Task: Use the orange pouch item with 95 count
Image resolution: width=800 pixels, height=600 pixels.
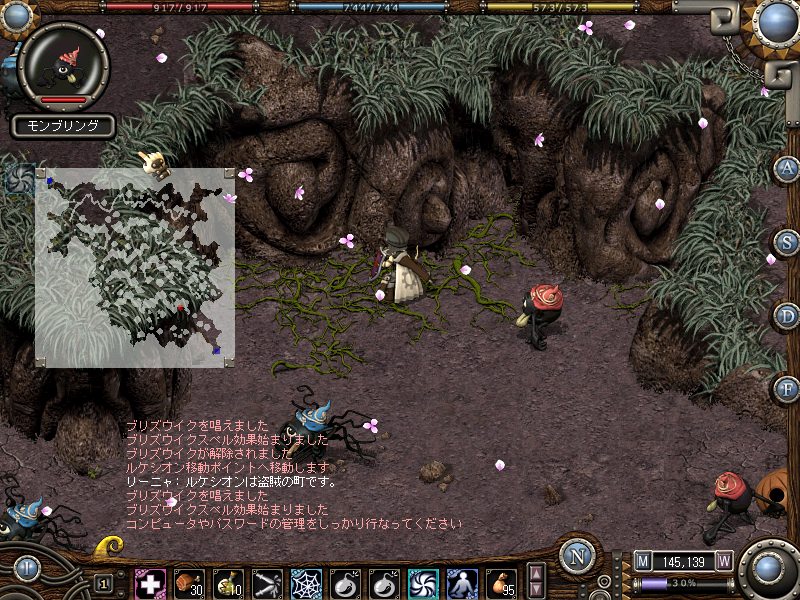Action: (501, 583)
